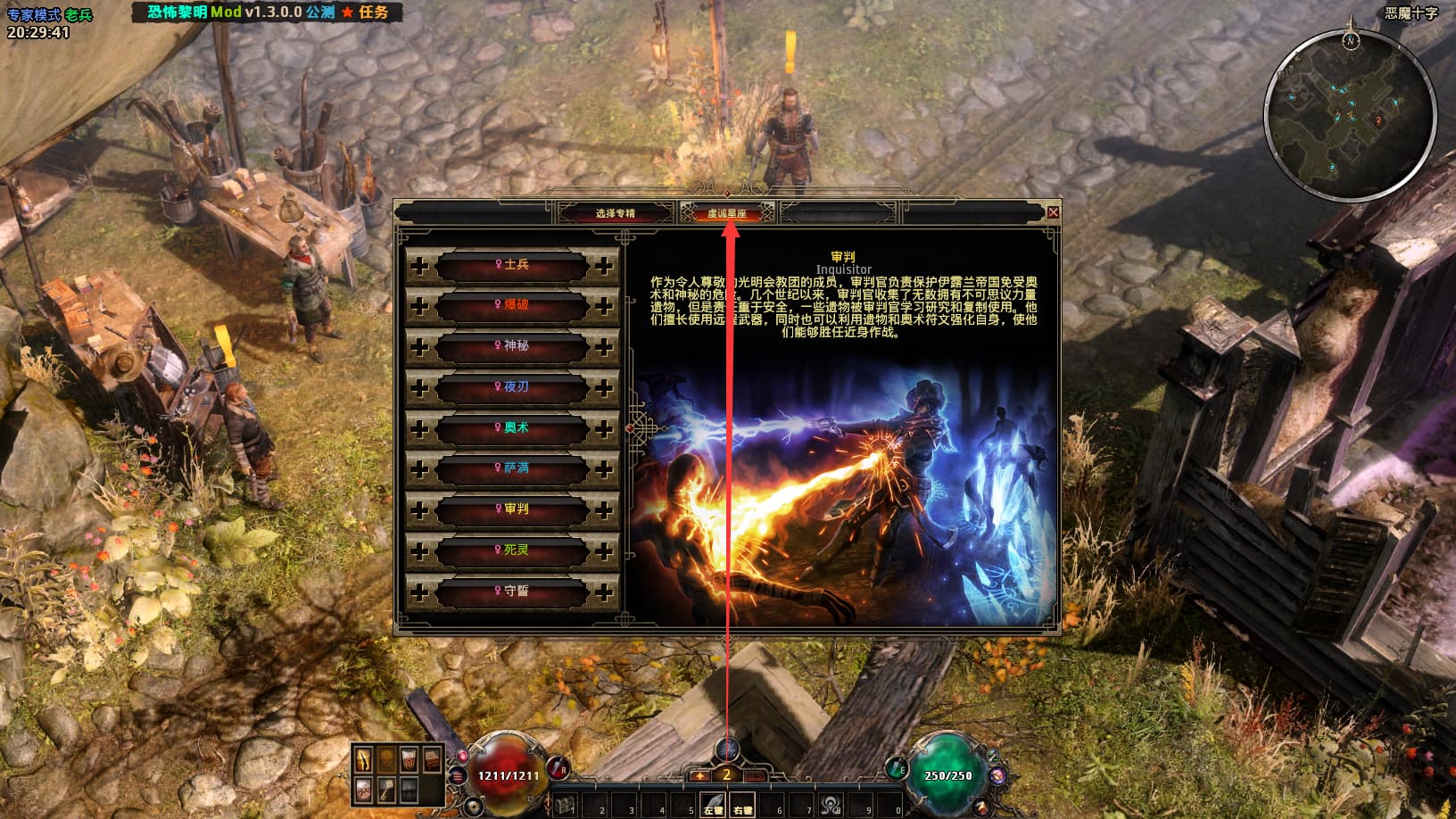The image size is (1456, 819).
Task: Activate the skill in hotbar slot 8
Action: [831, 805]
